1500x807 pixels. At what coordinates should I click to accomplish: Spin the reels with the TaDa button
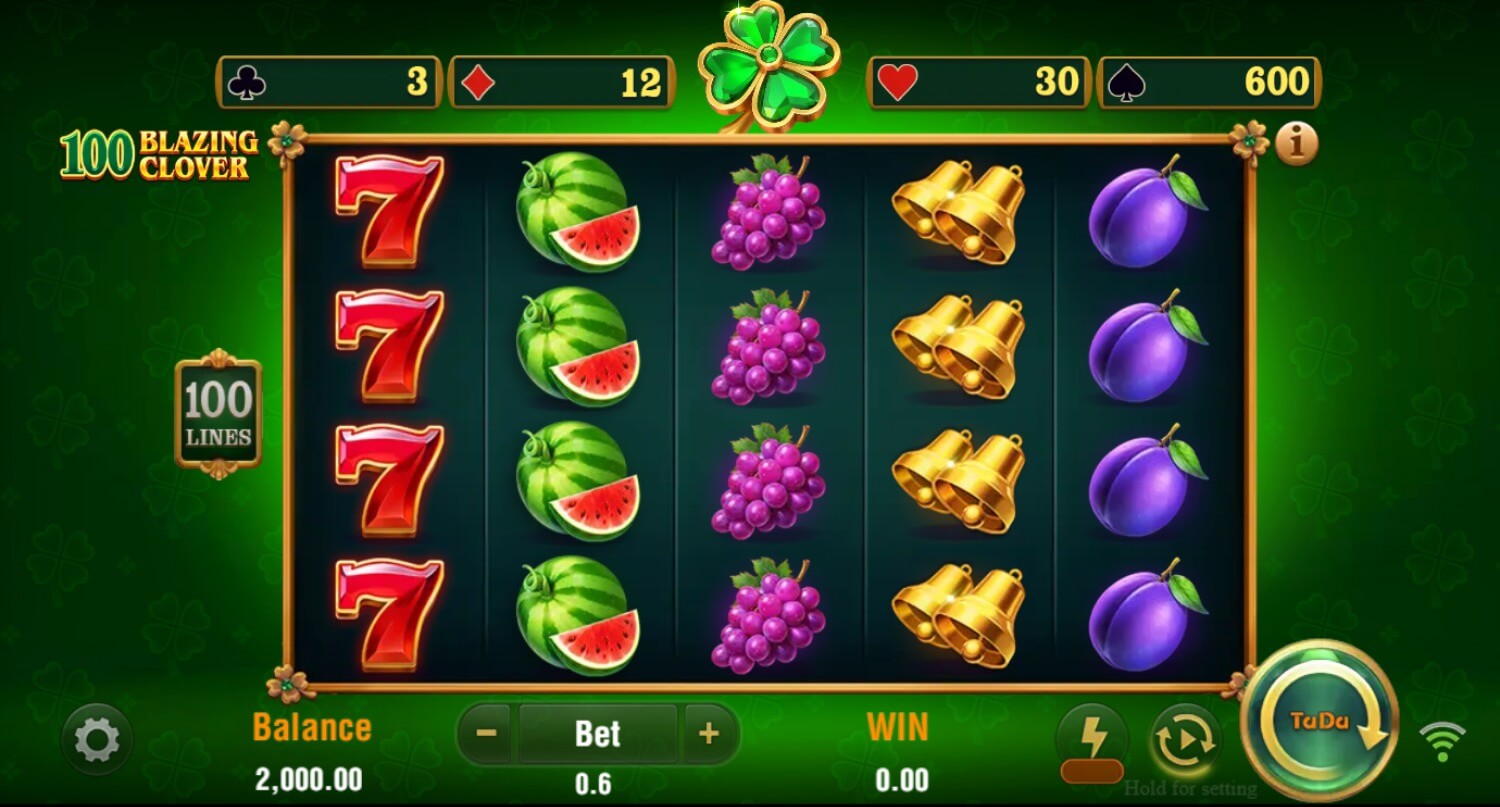coord(1319,721)
